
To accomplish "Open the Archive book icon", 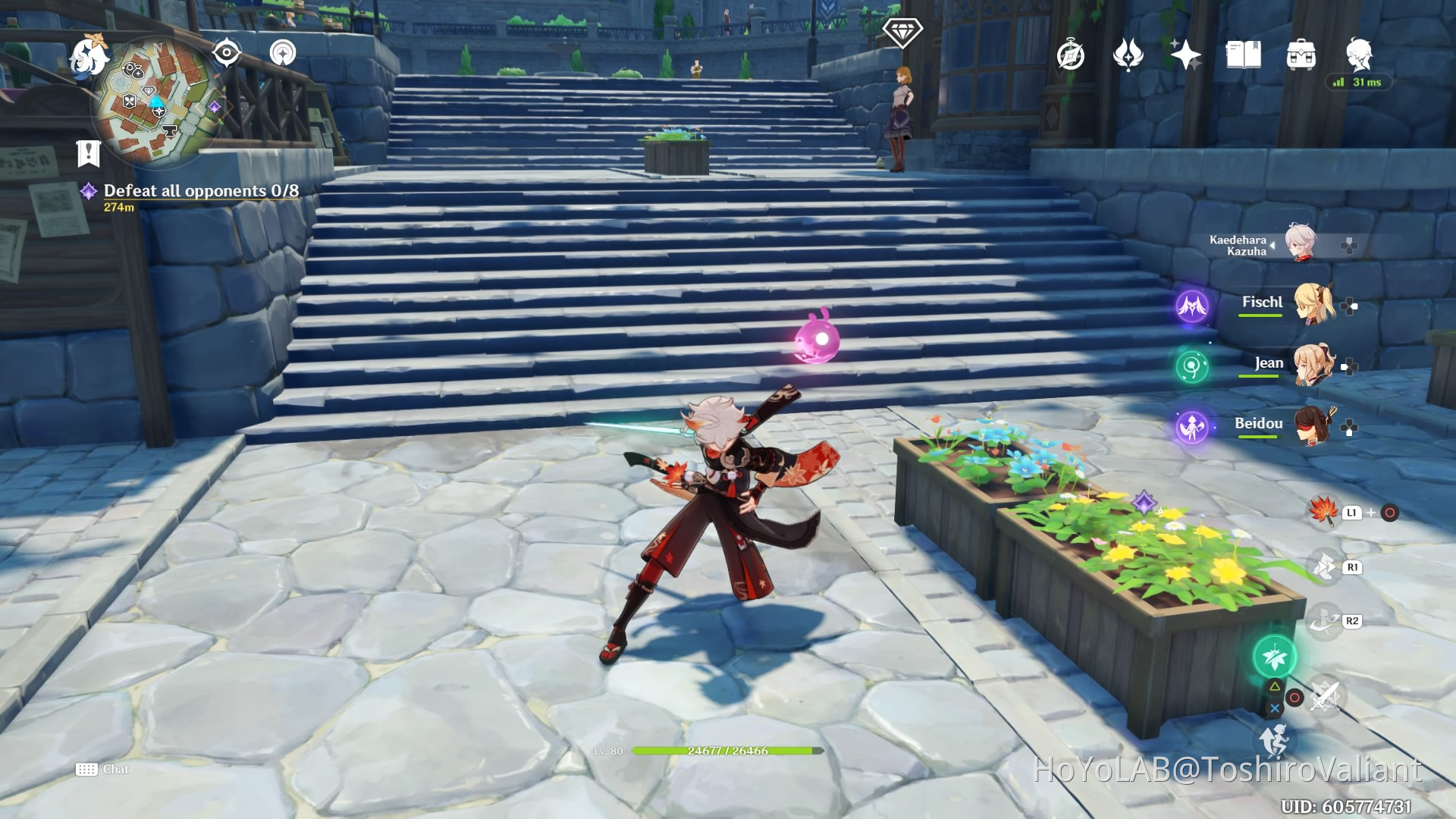I will coord(1244,55).
